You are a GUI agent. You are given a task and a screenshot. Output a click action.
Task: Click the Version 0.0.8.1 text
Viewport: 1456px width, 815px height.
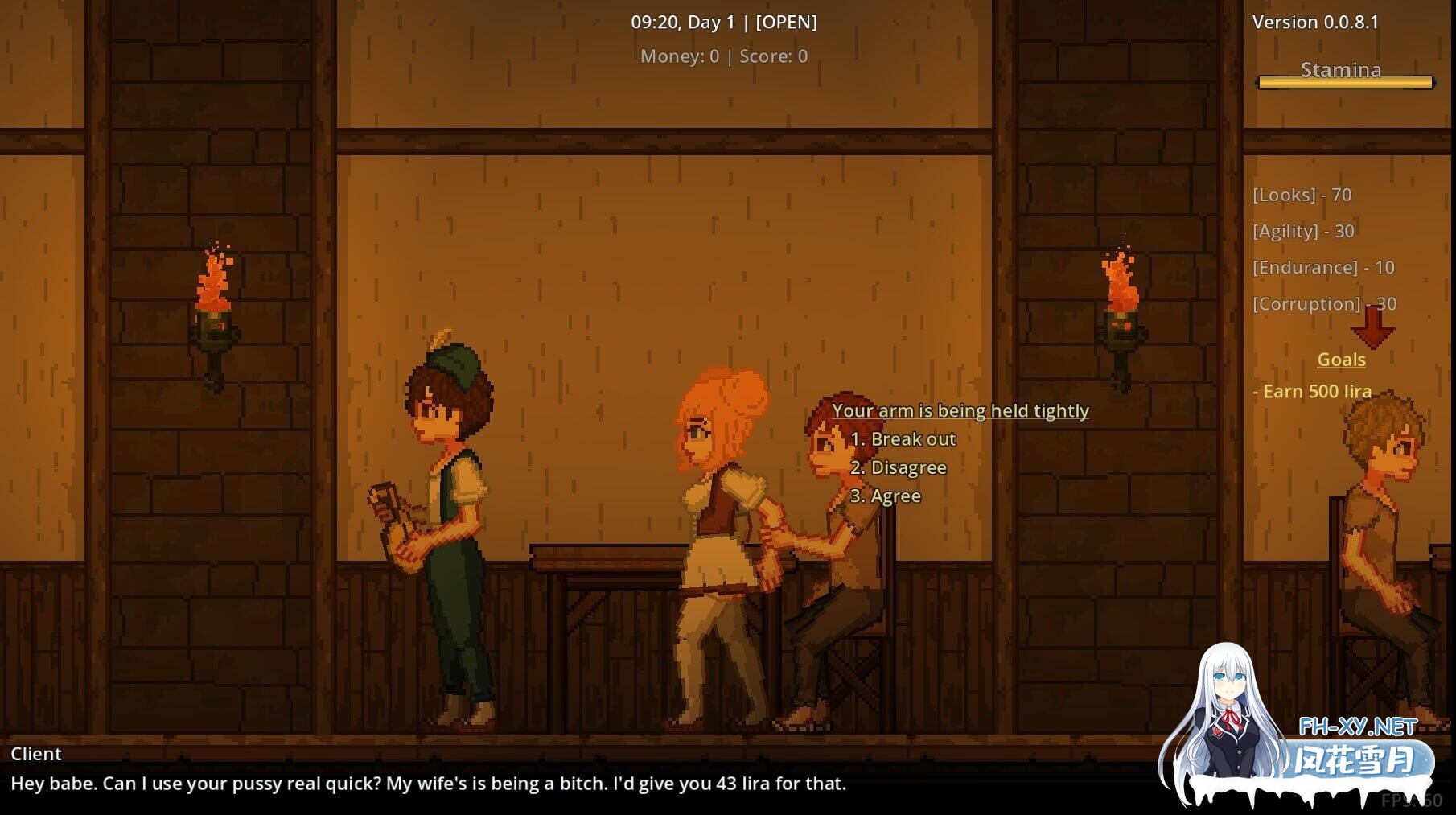(1316, 22)
